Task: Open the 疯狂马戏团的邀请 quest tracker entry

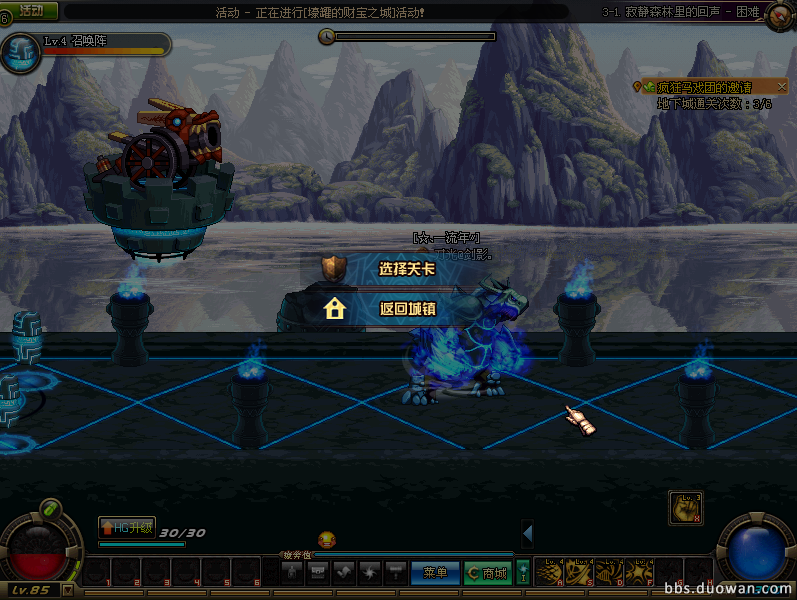Action: coord(704,88)
